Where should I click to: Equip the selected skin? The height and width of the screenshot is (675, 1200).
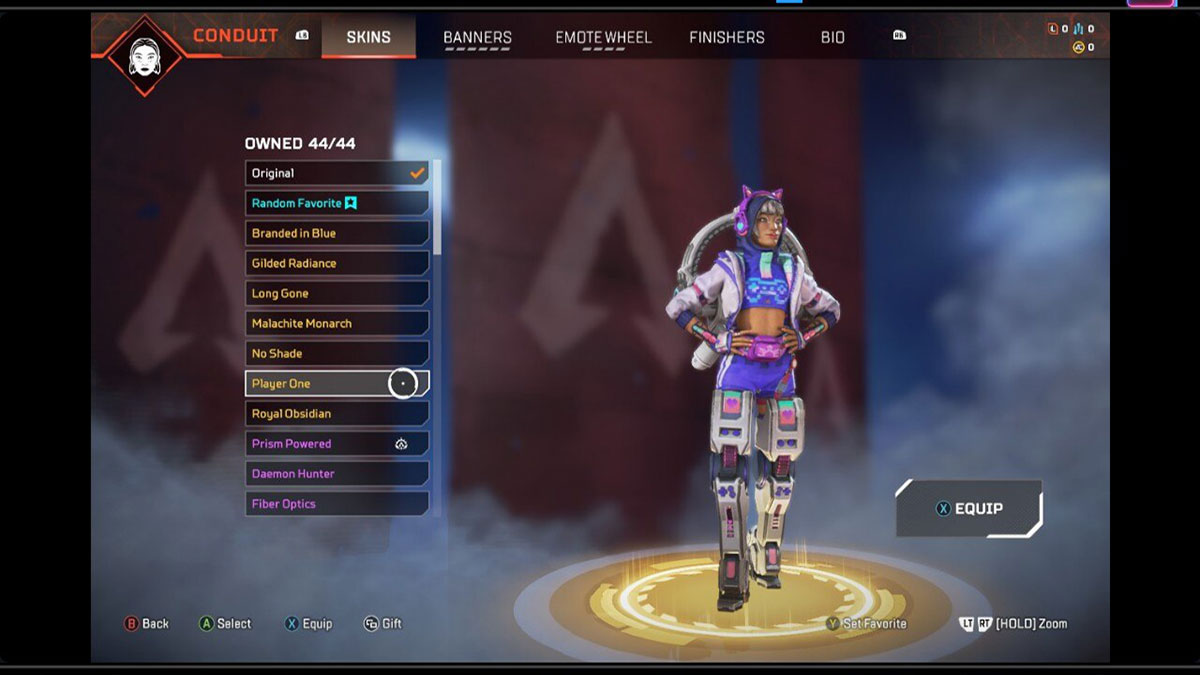[968, 508]
